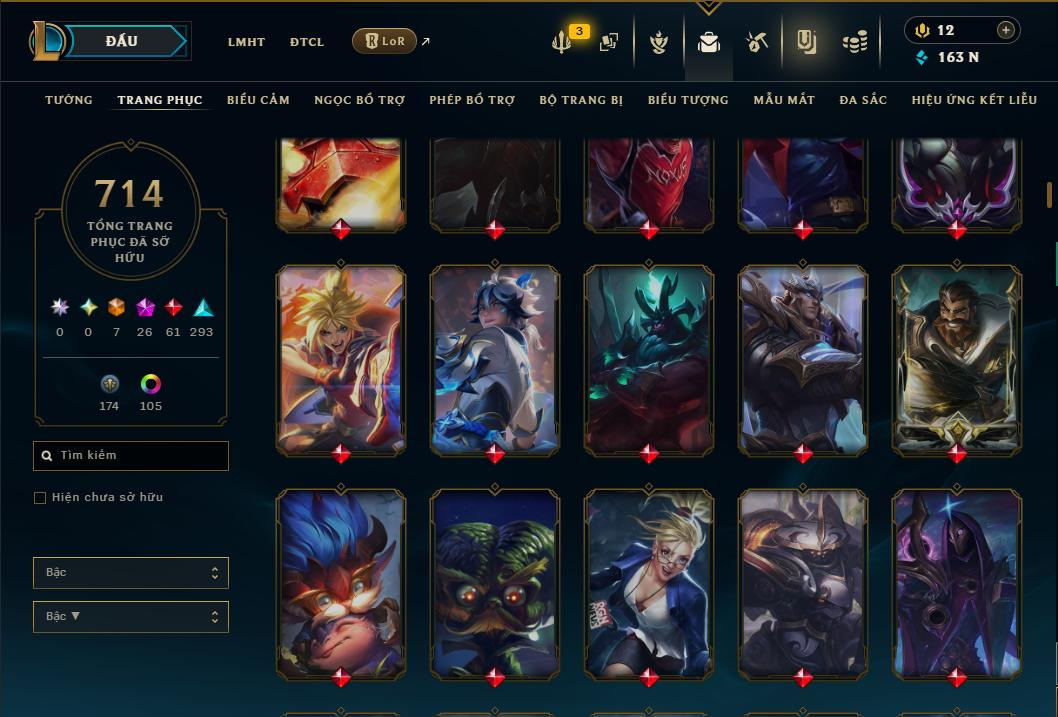Viewport: 1058px width, 717px height.
Task: Switch to the ĐTCL game mode page
Action: (307, 42)
